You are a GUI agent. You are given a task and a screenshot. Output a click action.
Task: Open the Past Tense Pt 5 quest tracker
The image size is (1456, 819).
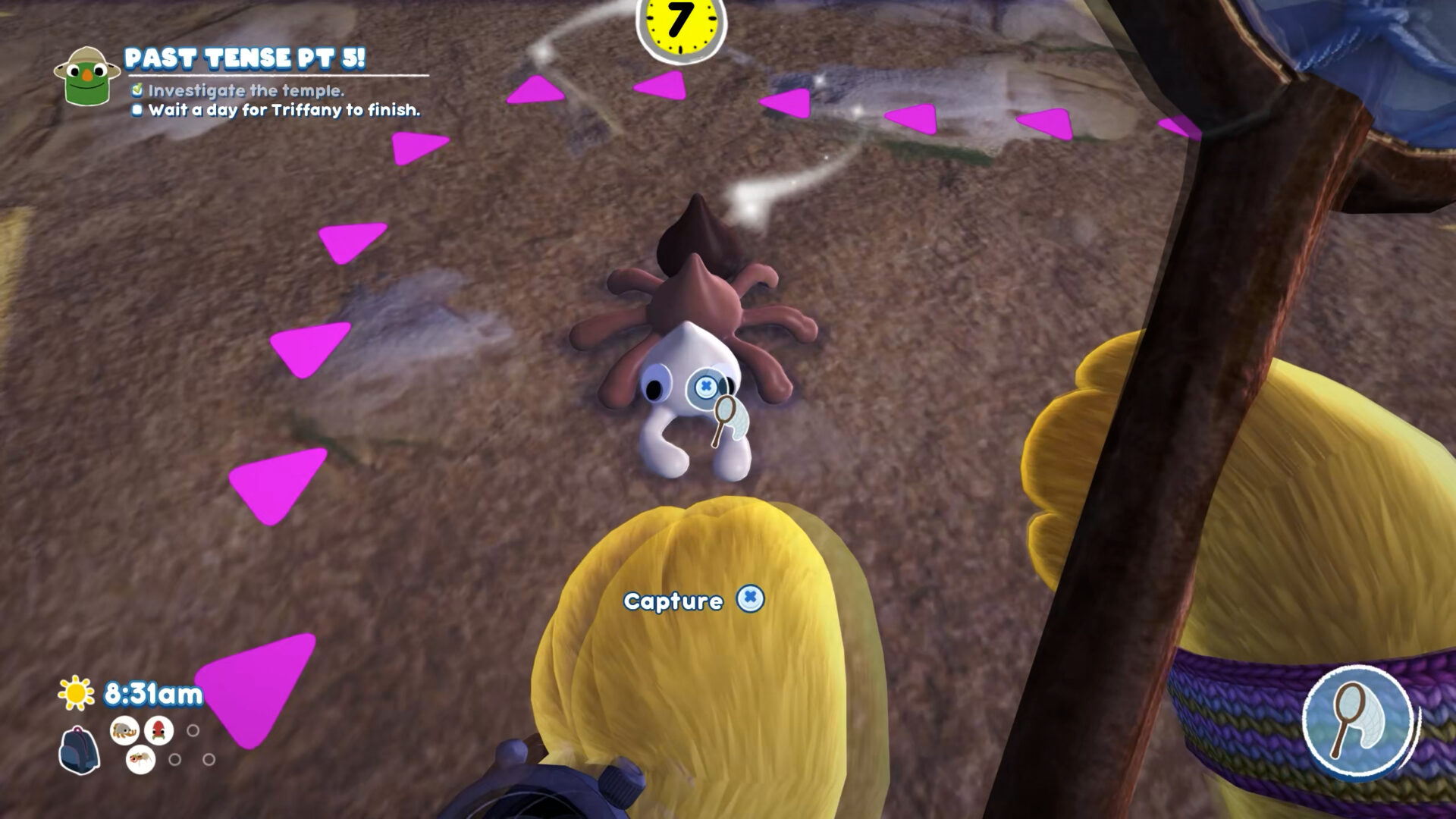pyautogui.click(x=244, y=58)
